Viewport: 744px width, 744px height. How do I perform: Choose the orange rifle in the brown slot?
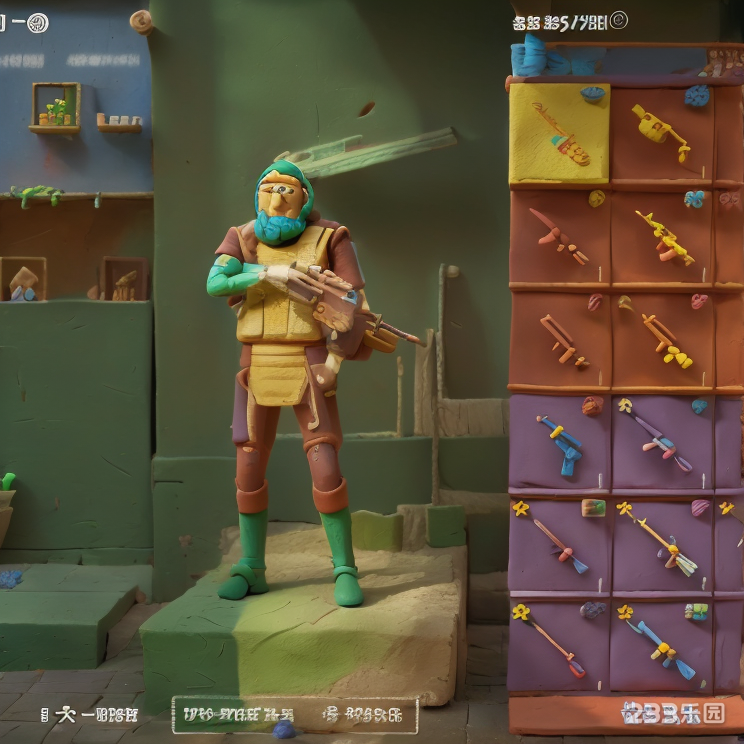click(560, 340)
